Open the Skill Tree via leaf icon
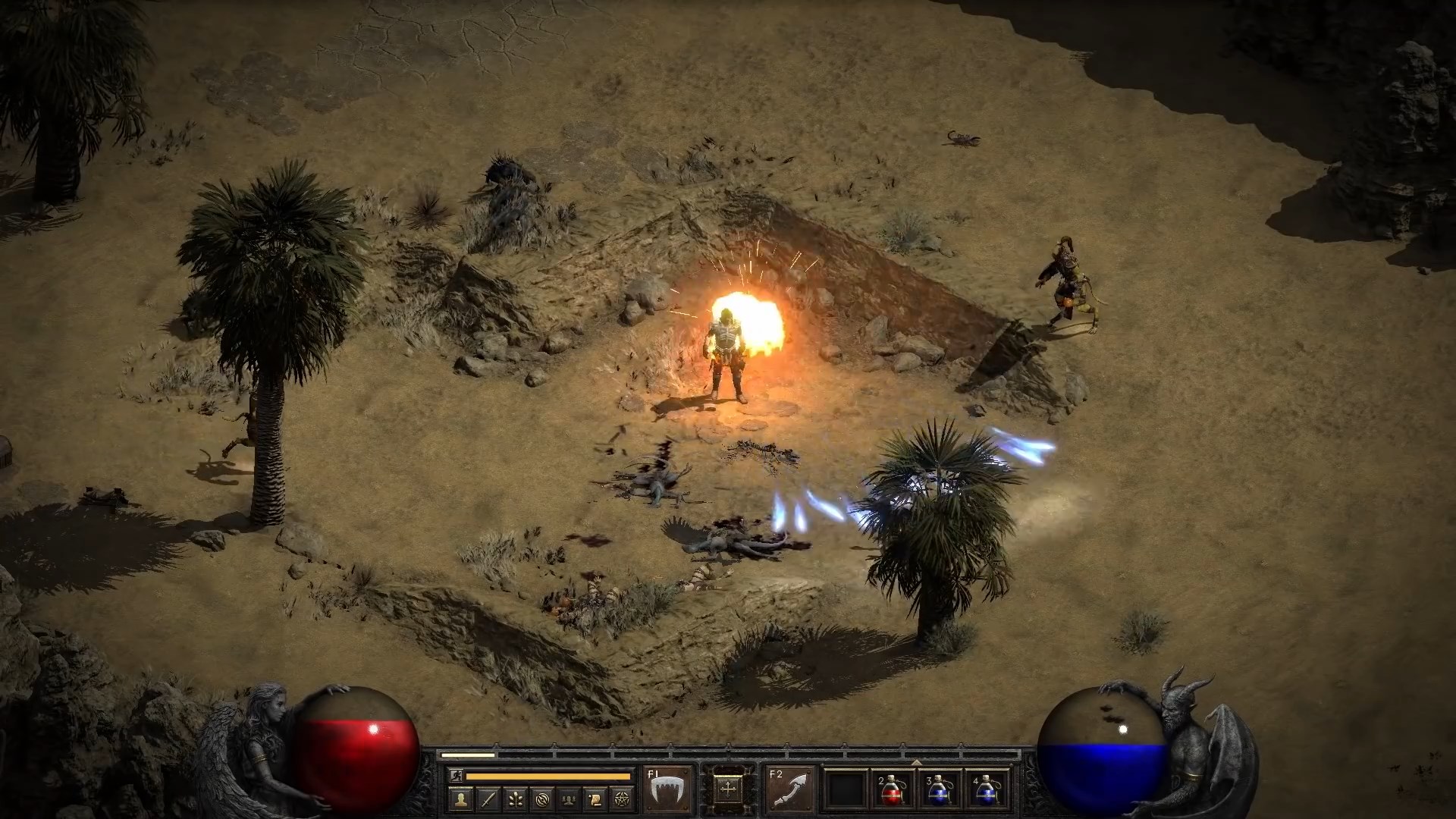 (x=516, y=797)
